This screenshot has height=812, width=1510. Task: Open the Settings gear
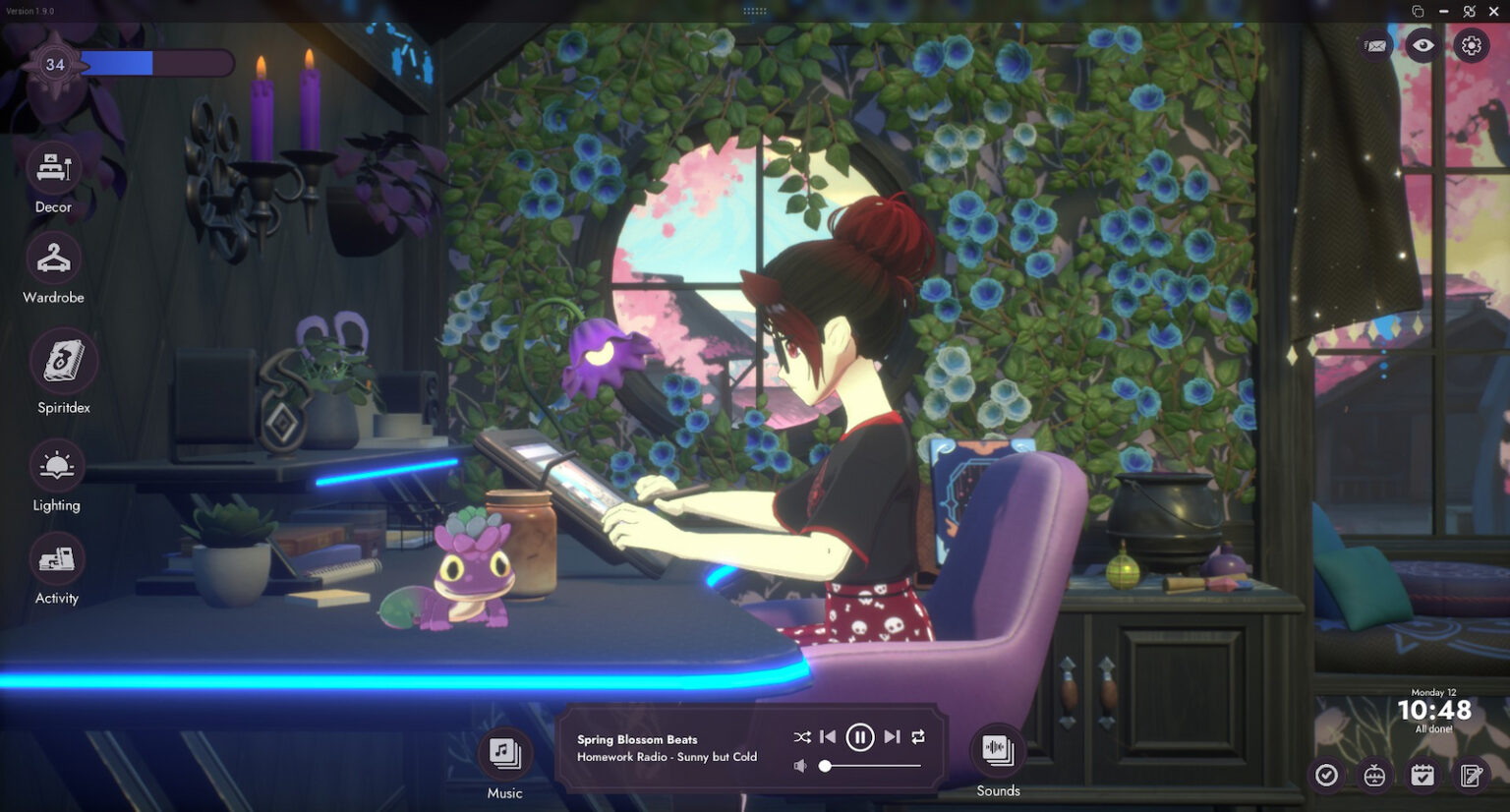click(1471, 45)
